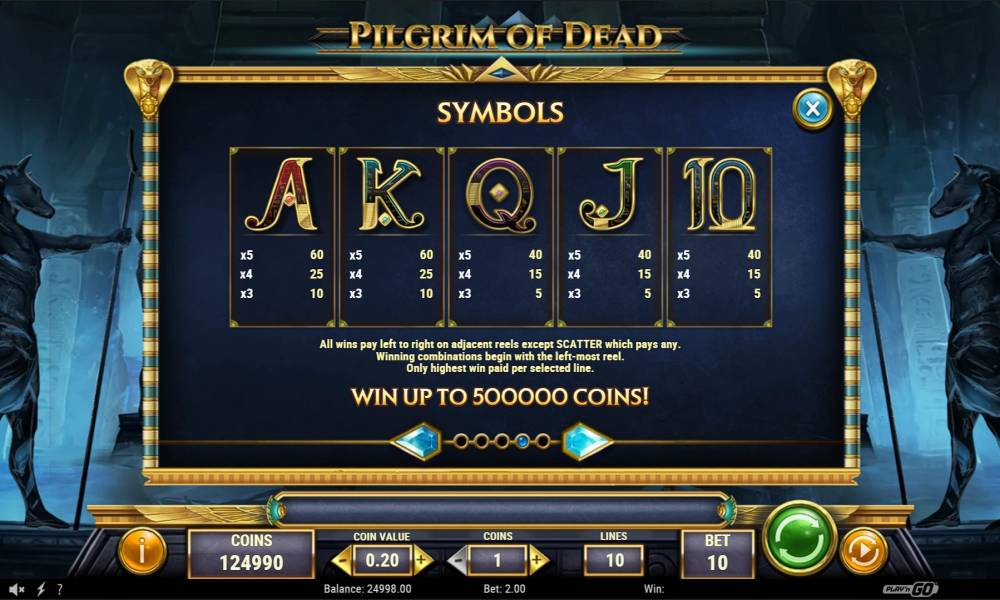
Task: Toggle the lightning bolt fast-play icon
Action: [41, 589]
